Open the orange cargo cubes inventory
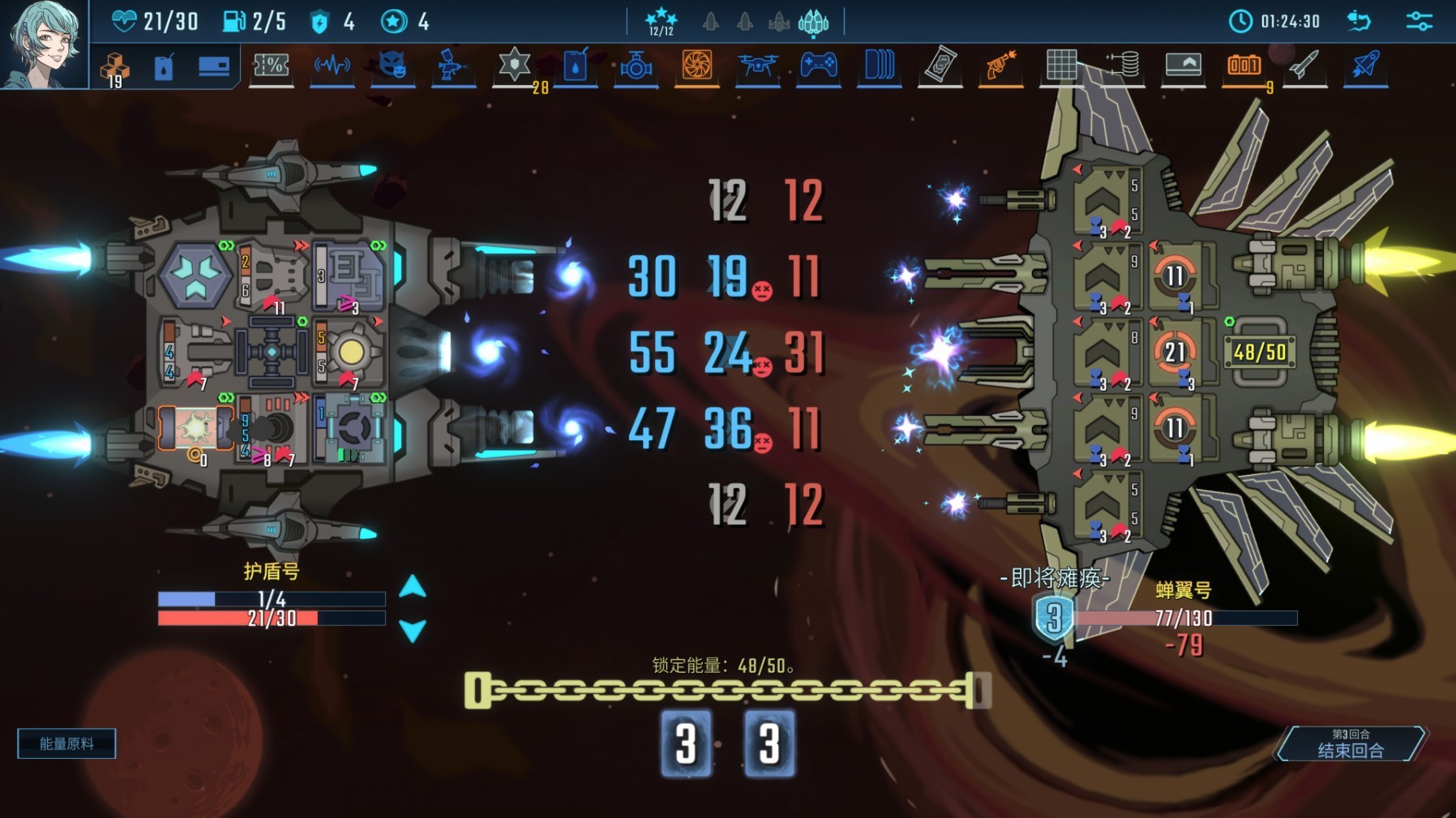 point(114,68)
